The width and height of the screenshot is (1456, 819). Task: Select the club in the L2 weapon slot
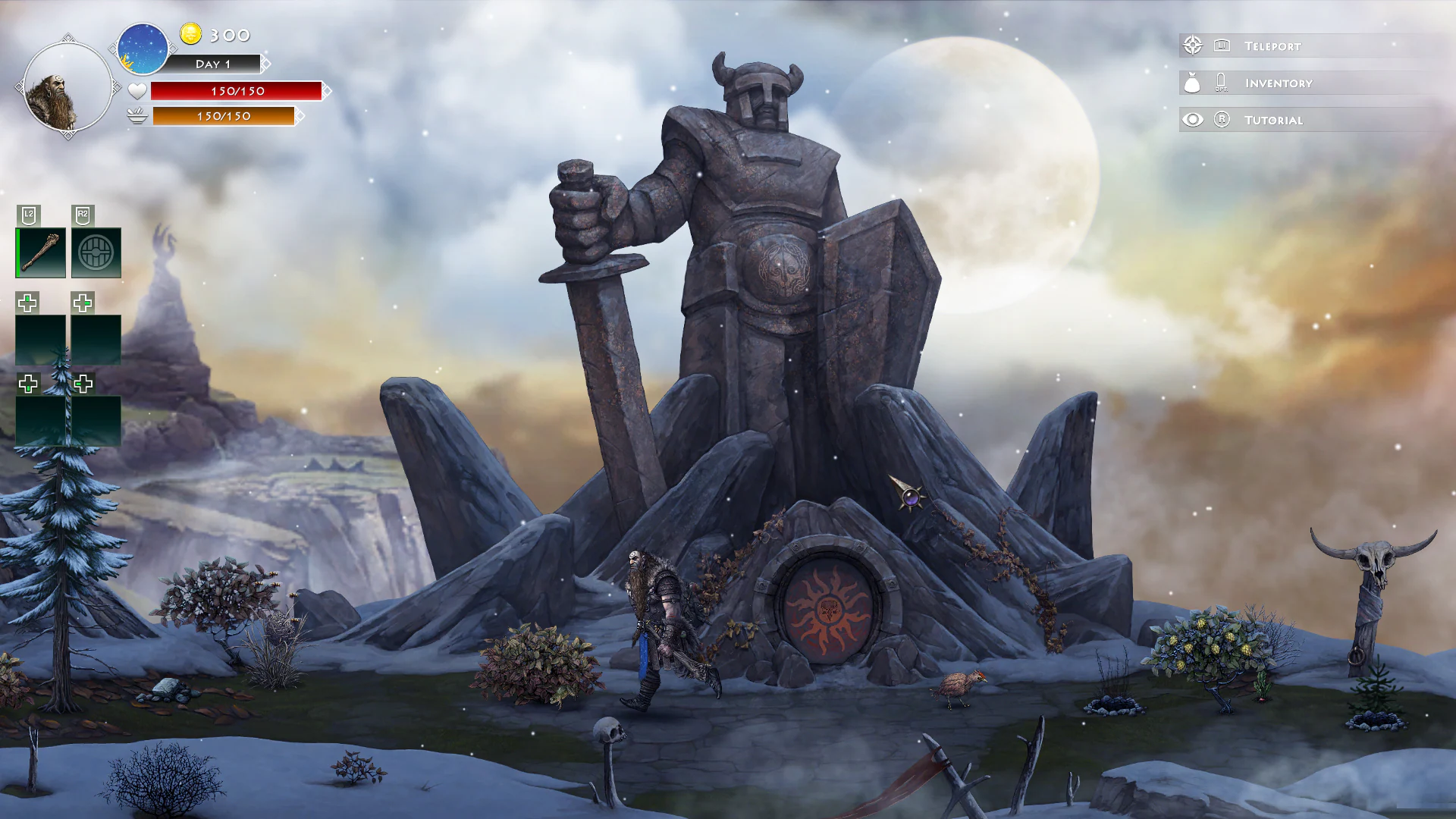coord(39,253)
